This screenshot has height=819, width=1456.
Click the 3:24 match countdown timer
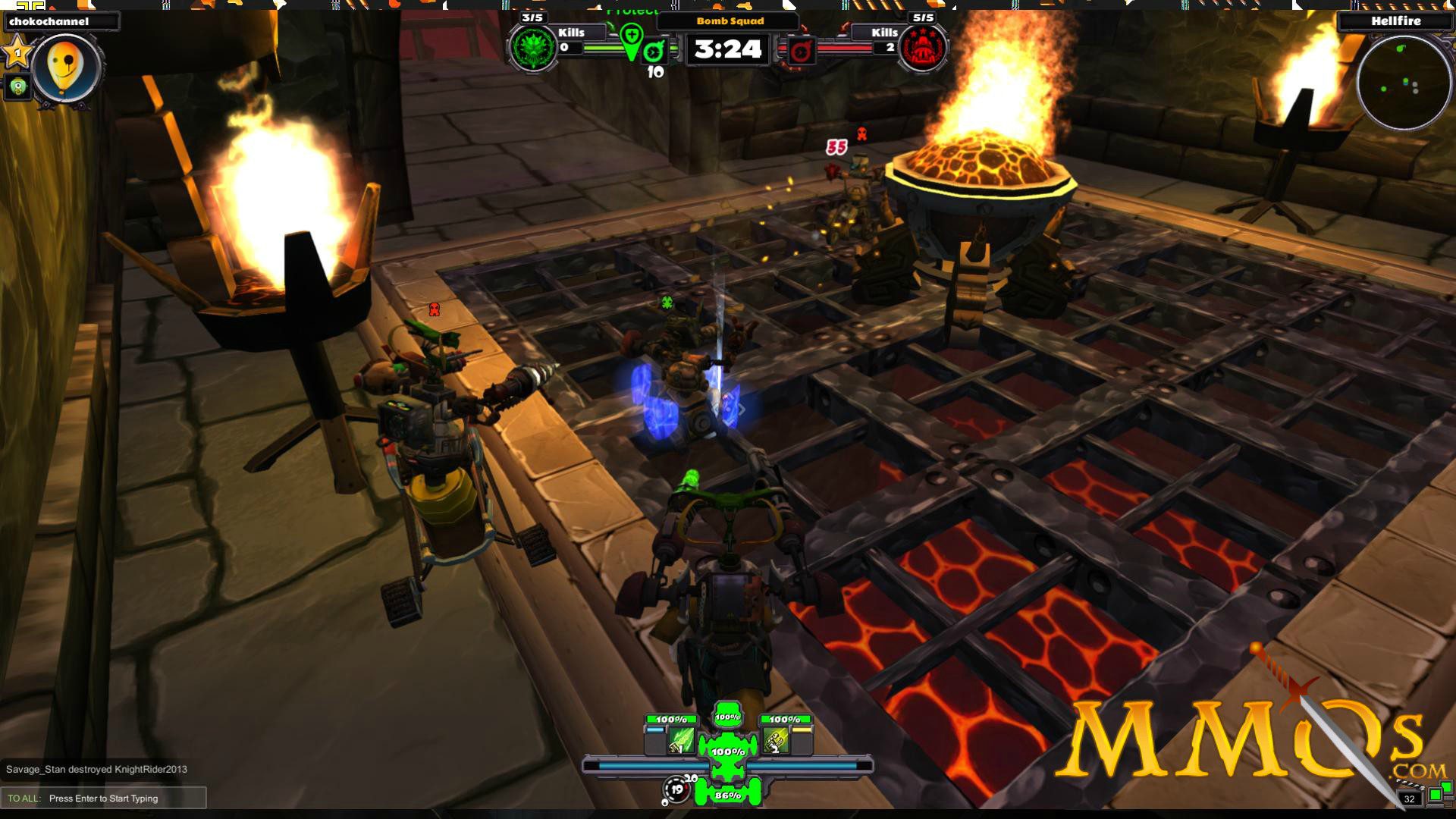(x=726, y=48)
